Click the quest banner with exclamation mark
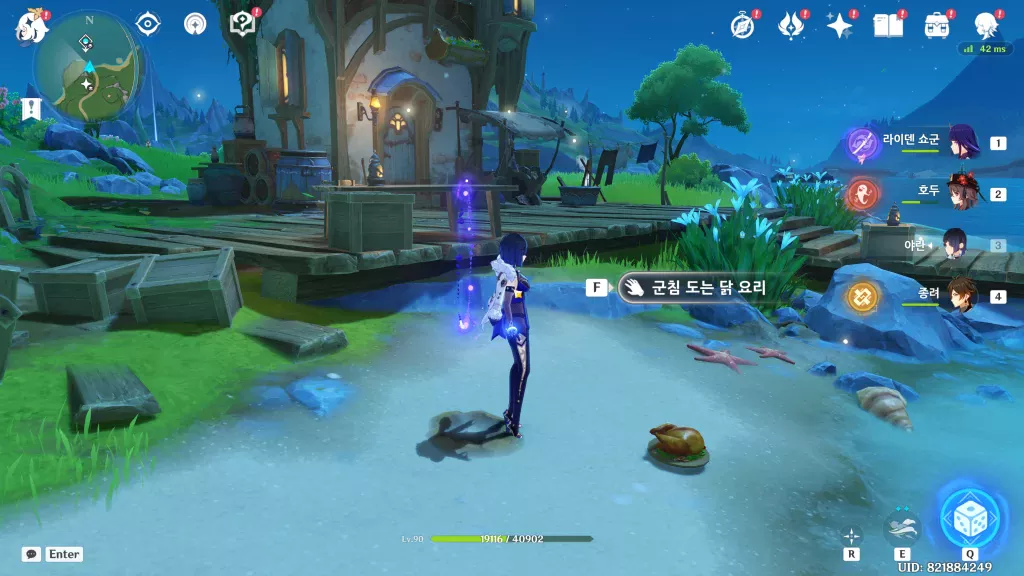 32,108
